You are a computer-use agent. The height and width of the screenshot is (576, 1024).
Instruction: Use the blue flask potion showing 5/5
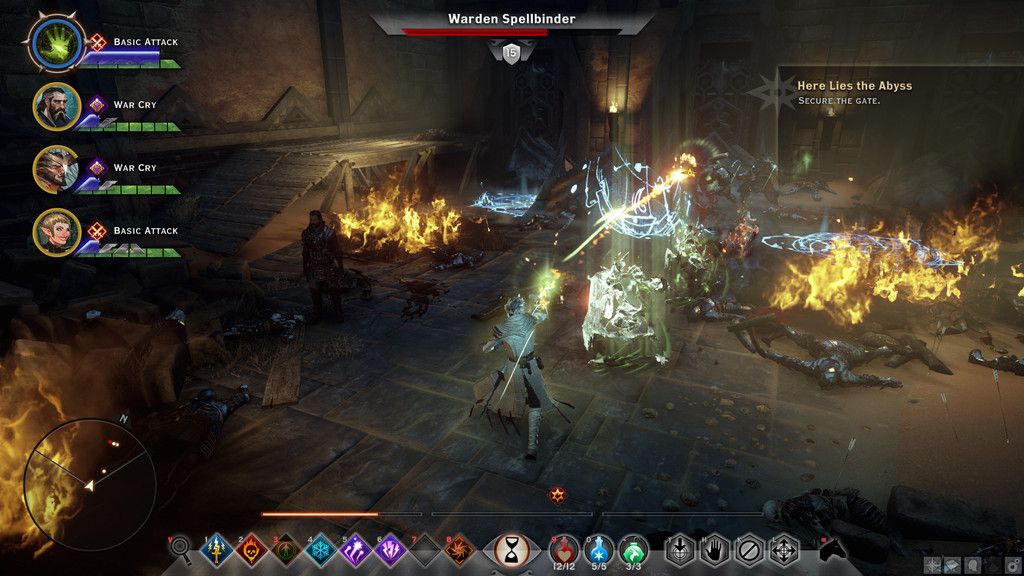pyautogui.click(x=599, y=548)
